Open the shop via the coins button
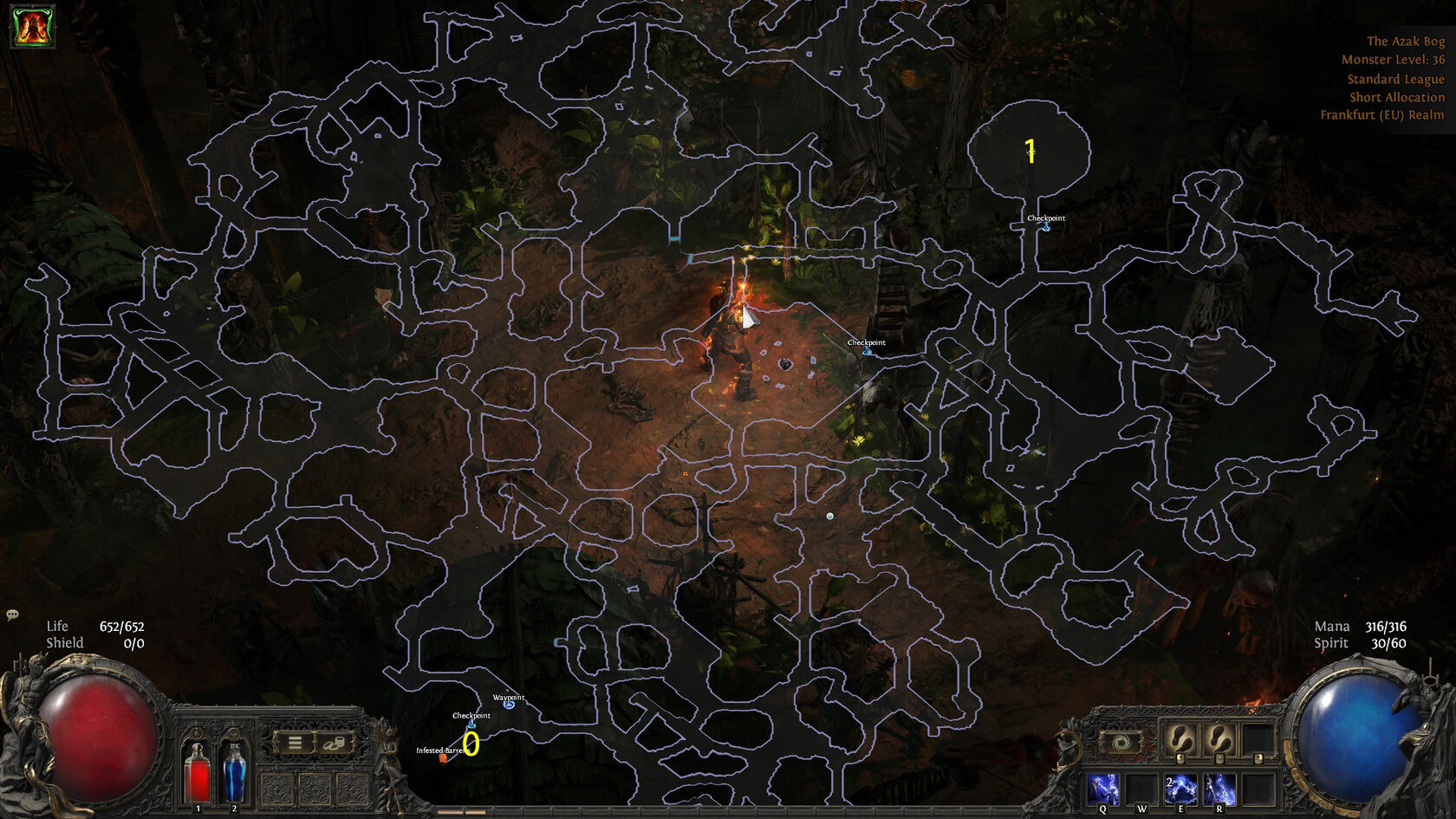1456x819 pixels. coord(335,743)
